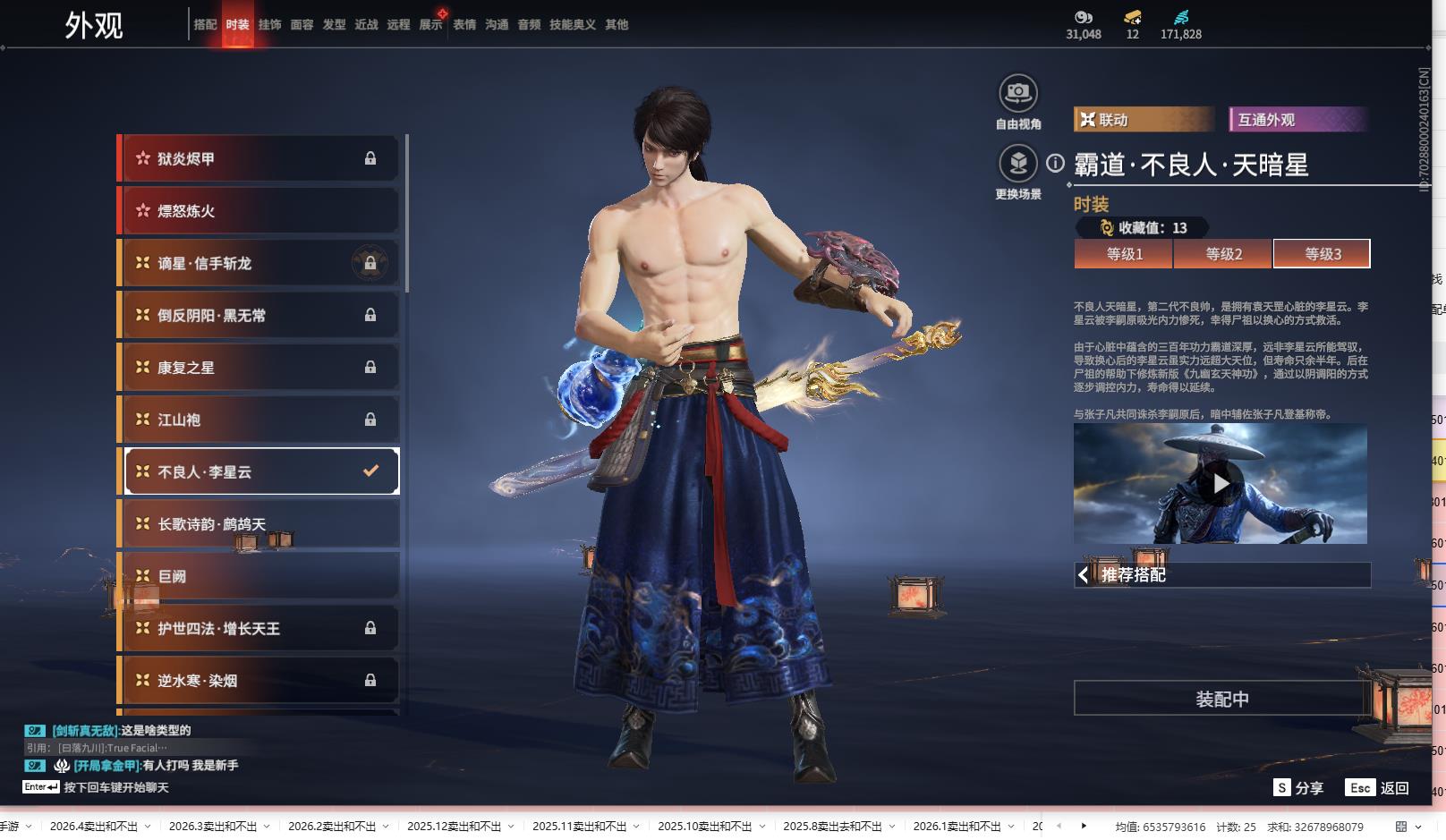Select the 发型 hairstyle tab
This screenshot has width=1446, height=840.
pyautogui.click(x=334, y=25)
